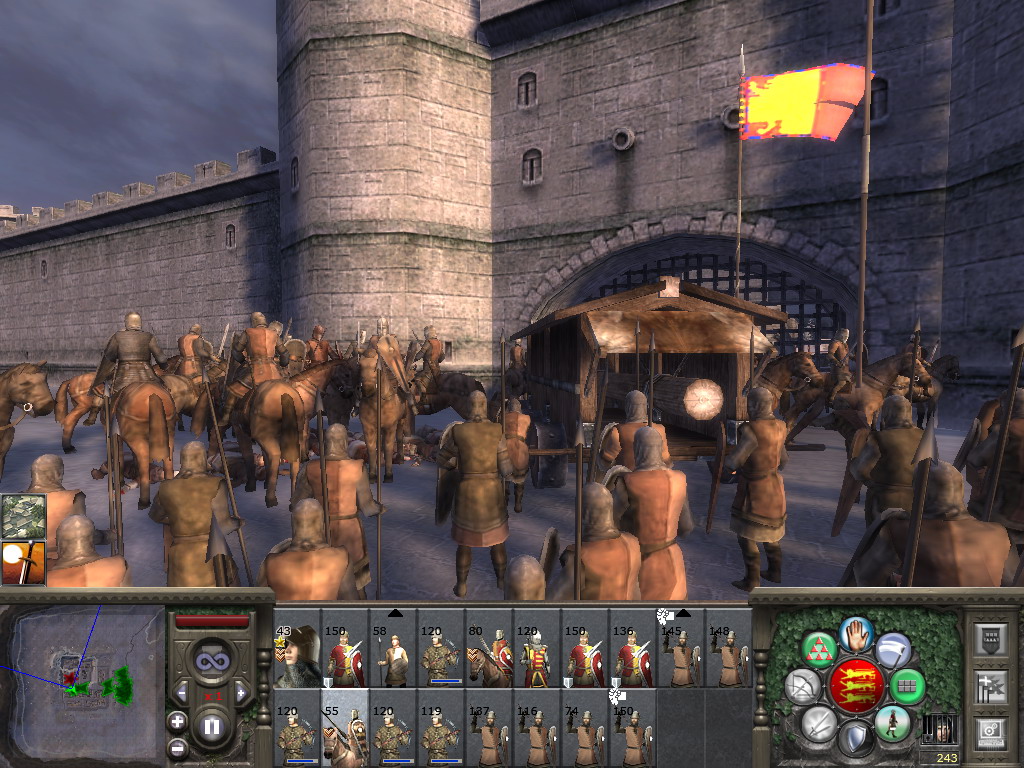1024x768 pixels.
Task: Toggle the running soldier button
Action: click(x=891, y=721)
